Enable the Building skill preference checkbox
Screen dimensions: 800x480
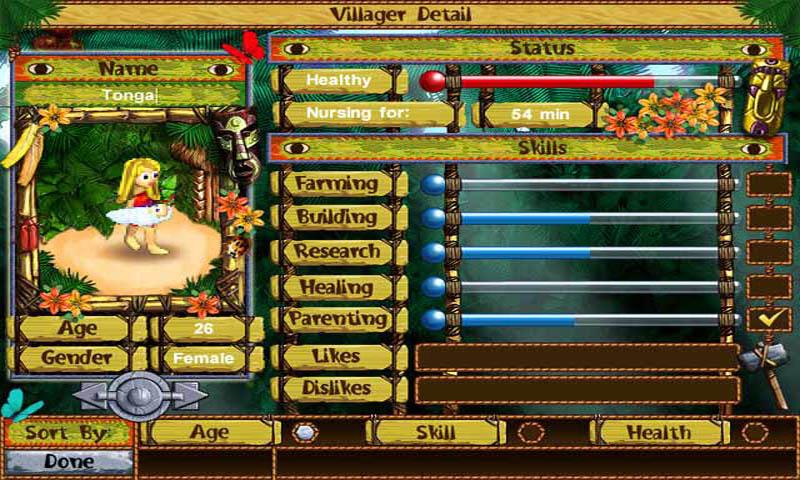768,217
